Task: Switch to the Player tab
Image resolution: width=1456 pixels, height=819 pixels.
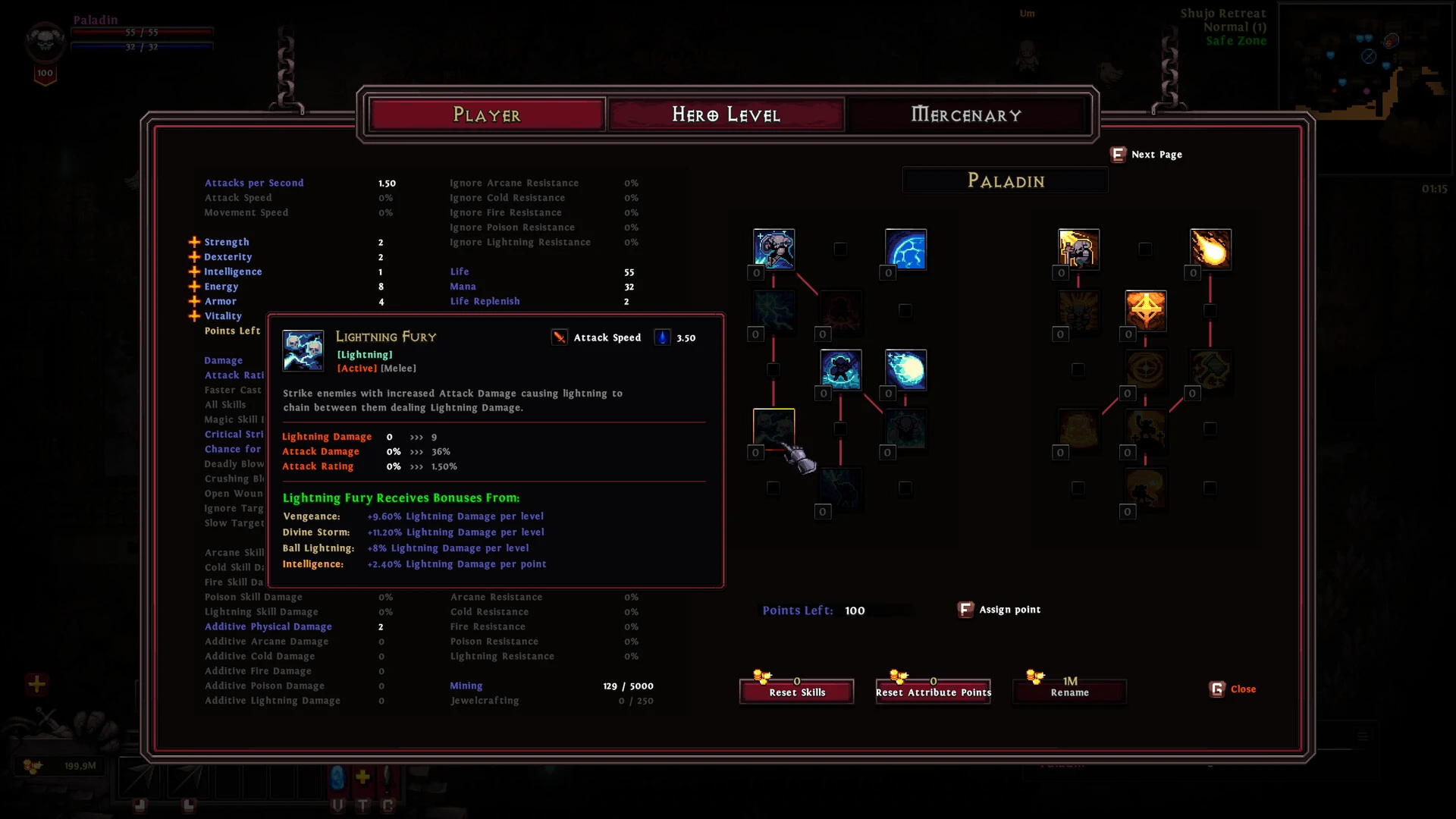Action: tap(486, 115)
